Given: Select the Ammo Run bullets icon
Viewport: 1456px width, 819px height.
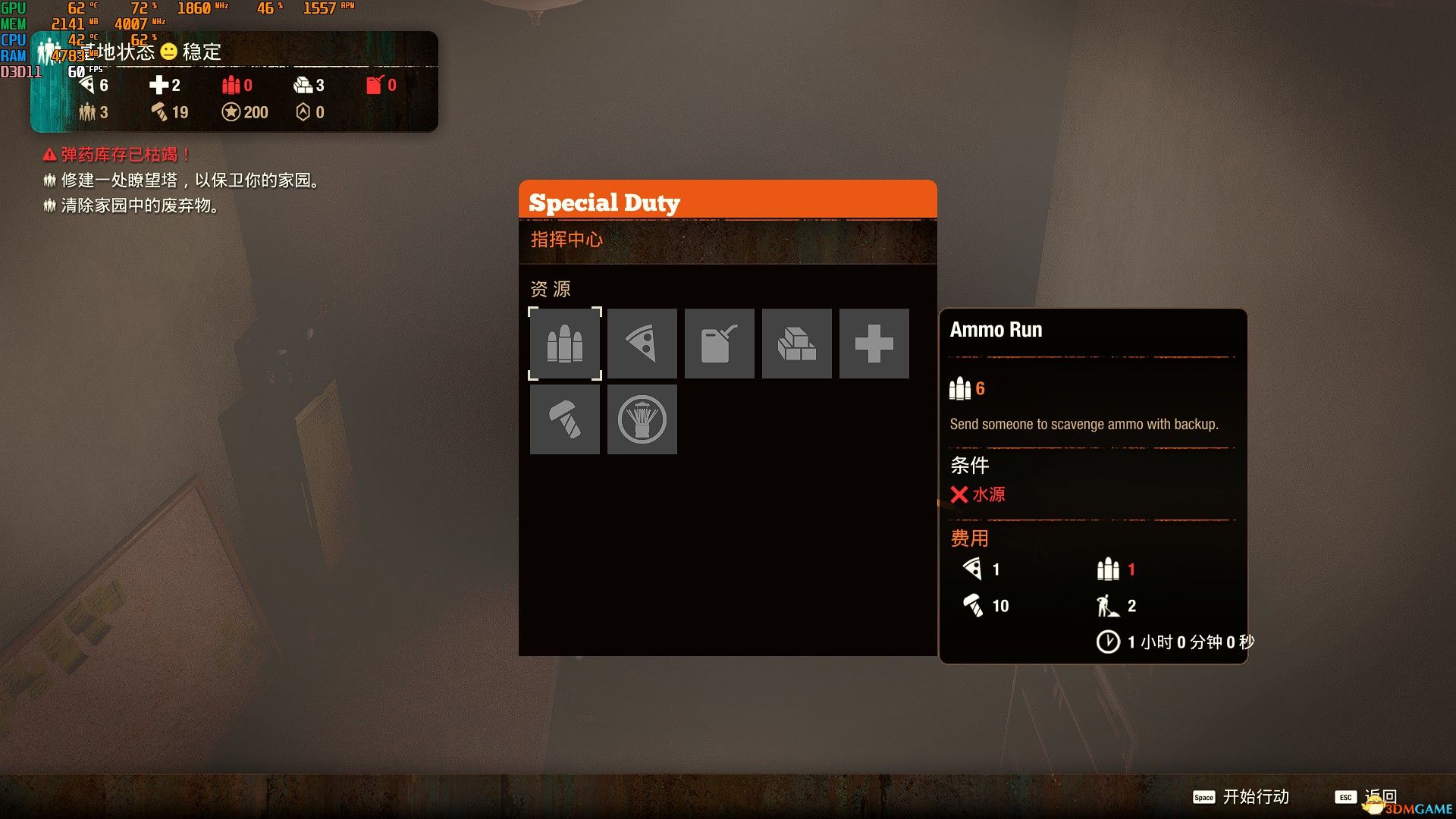Looking at the screenshot, I should tap(565, 344).
